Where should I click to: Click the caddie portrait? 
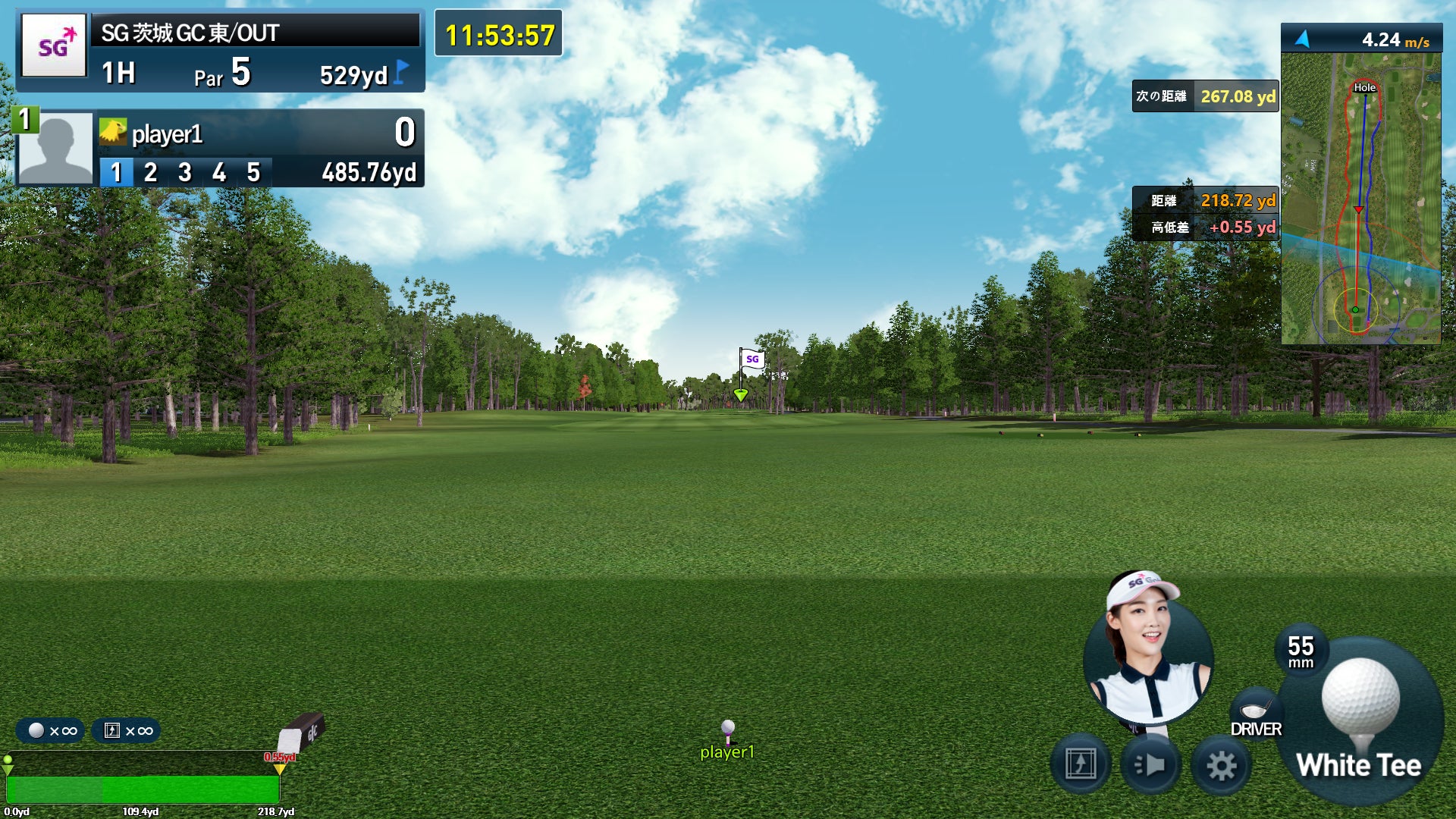coord(1148,654)
